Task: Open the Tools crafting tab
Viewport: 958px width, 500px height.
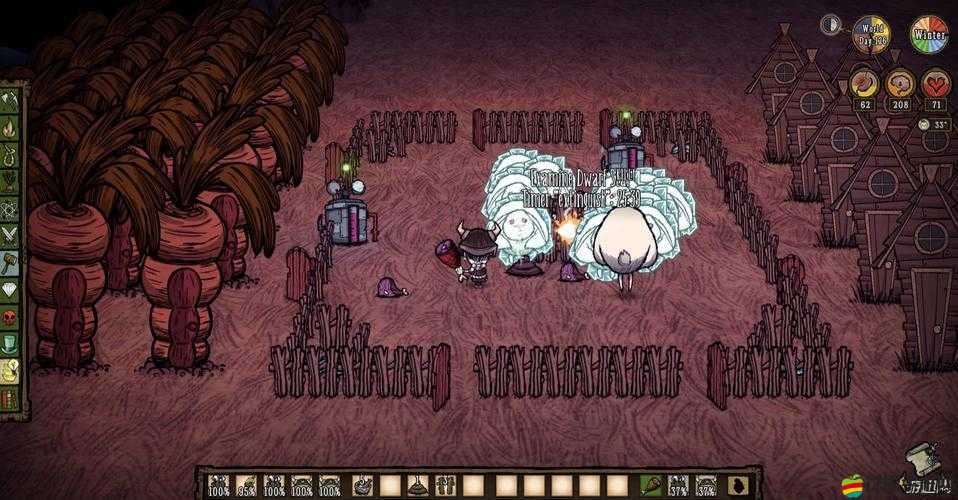Action: pyautogui.click(x=11, y=100)
